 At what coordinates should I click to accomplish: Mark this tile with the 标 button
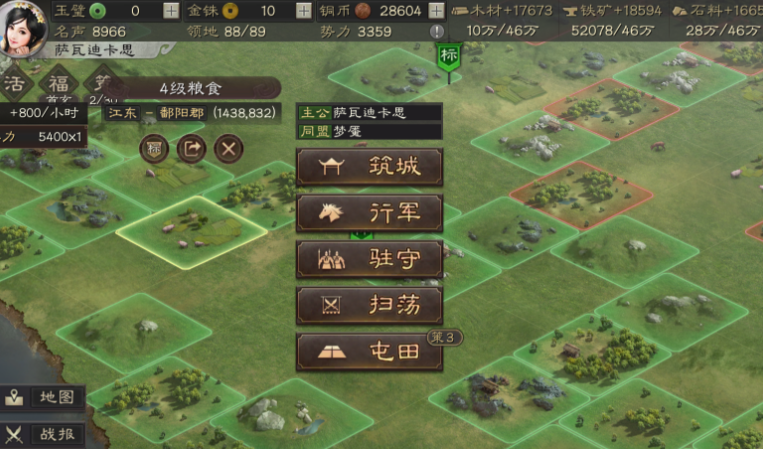coord(154,149)
